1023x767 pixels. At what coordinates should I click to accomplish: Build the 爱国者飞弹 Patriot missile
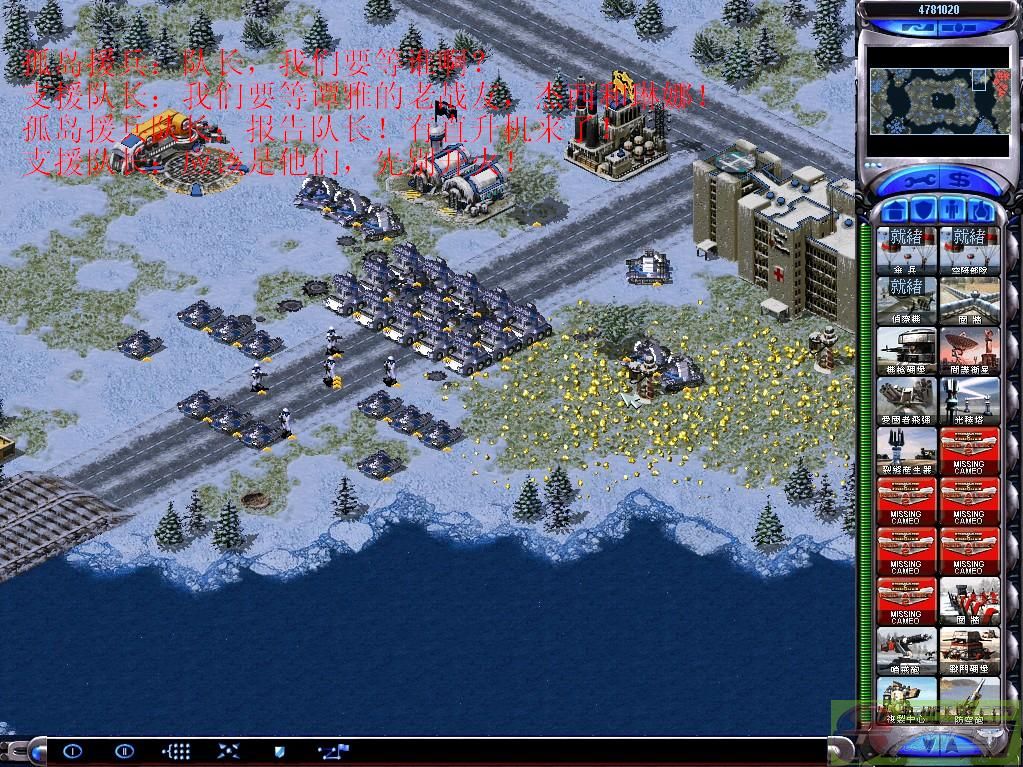[906, 401]
